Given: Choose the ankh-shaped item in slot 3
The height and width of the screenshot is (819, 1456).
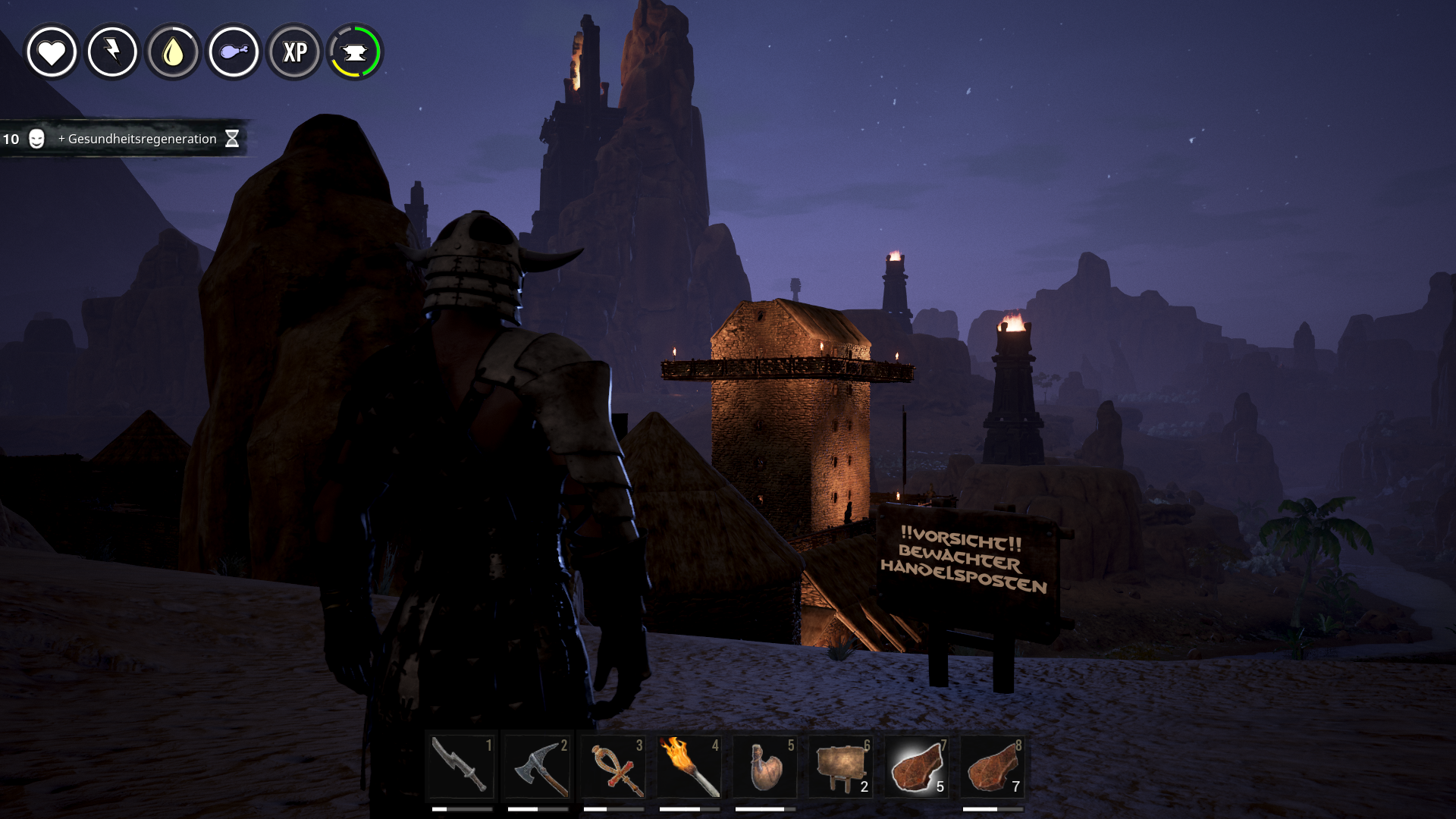Looking at the screenshot, I should click(613, 767).
